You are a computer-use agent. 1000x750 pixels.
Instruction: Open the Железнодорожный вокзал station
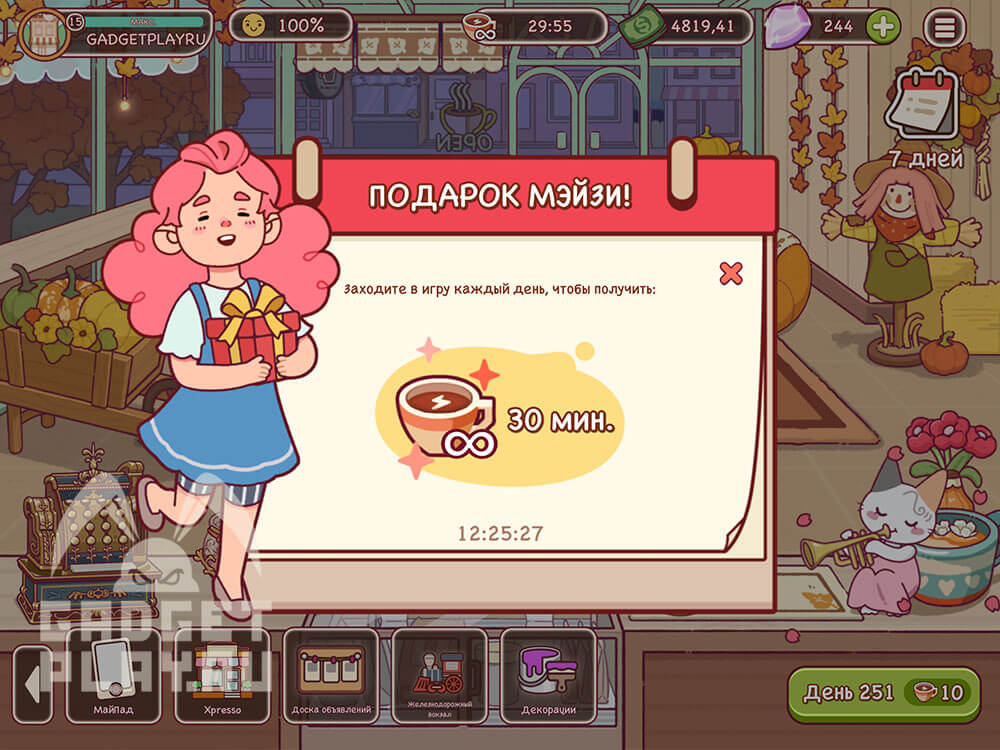440,675
